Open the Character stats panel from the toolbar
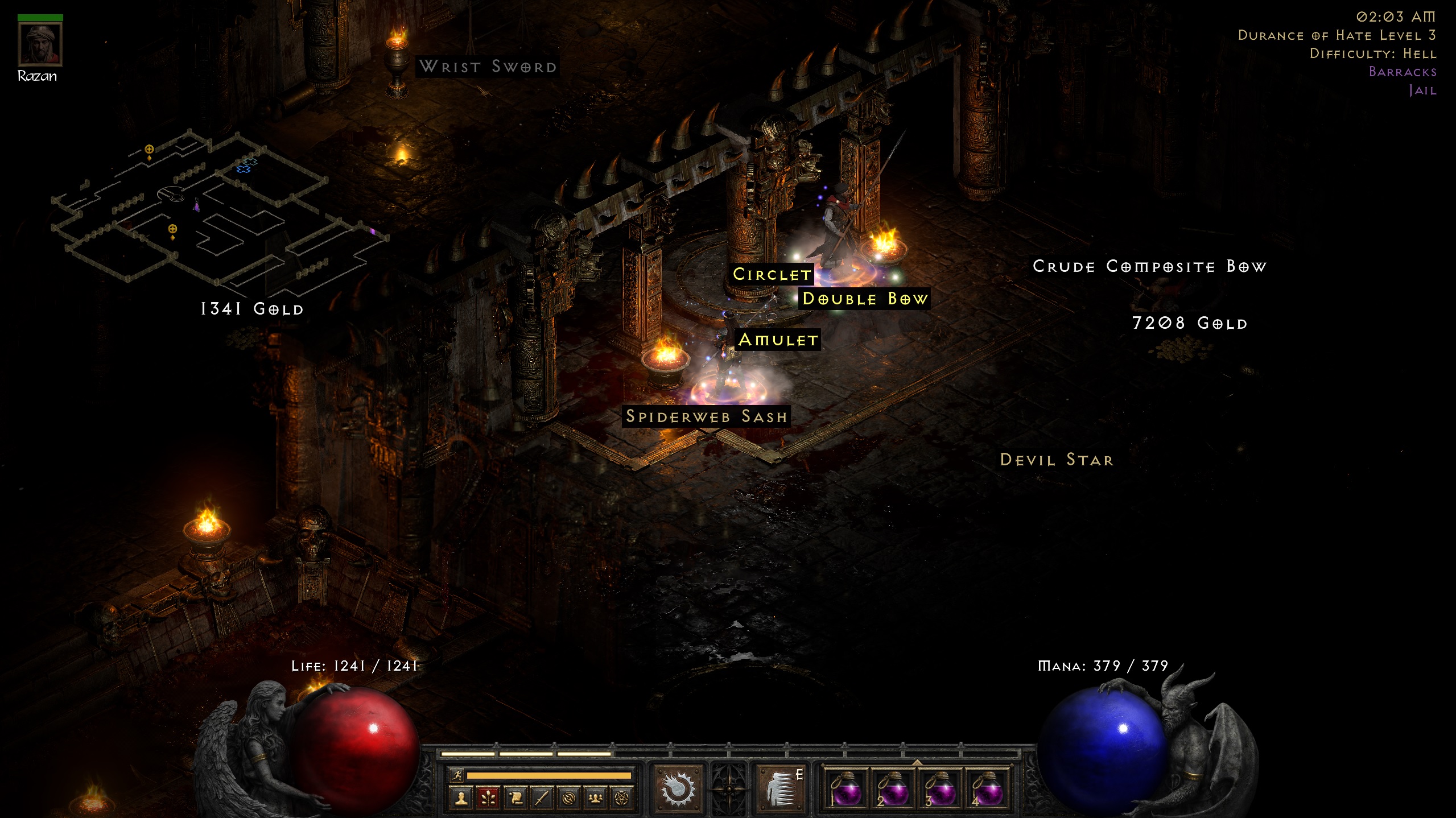The width and height of the screenshot is (1456, 818). point(461,799)
